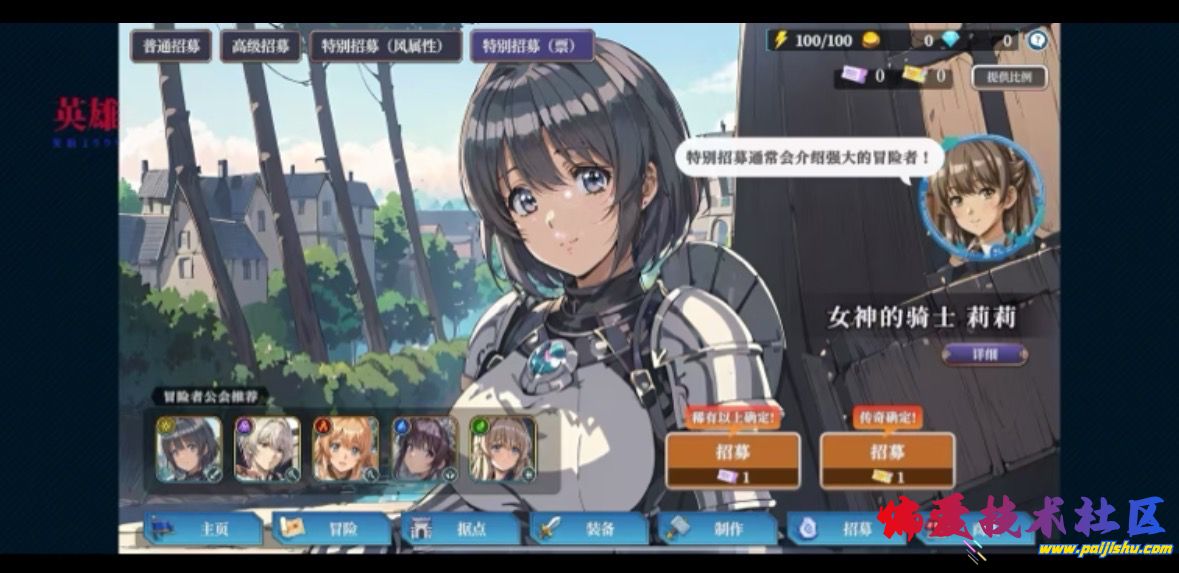Choose the 特别招募（票） tab
Viewport: 1179px width, 573px height.
coord(531,46)
